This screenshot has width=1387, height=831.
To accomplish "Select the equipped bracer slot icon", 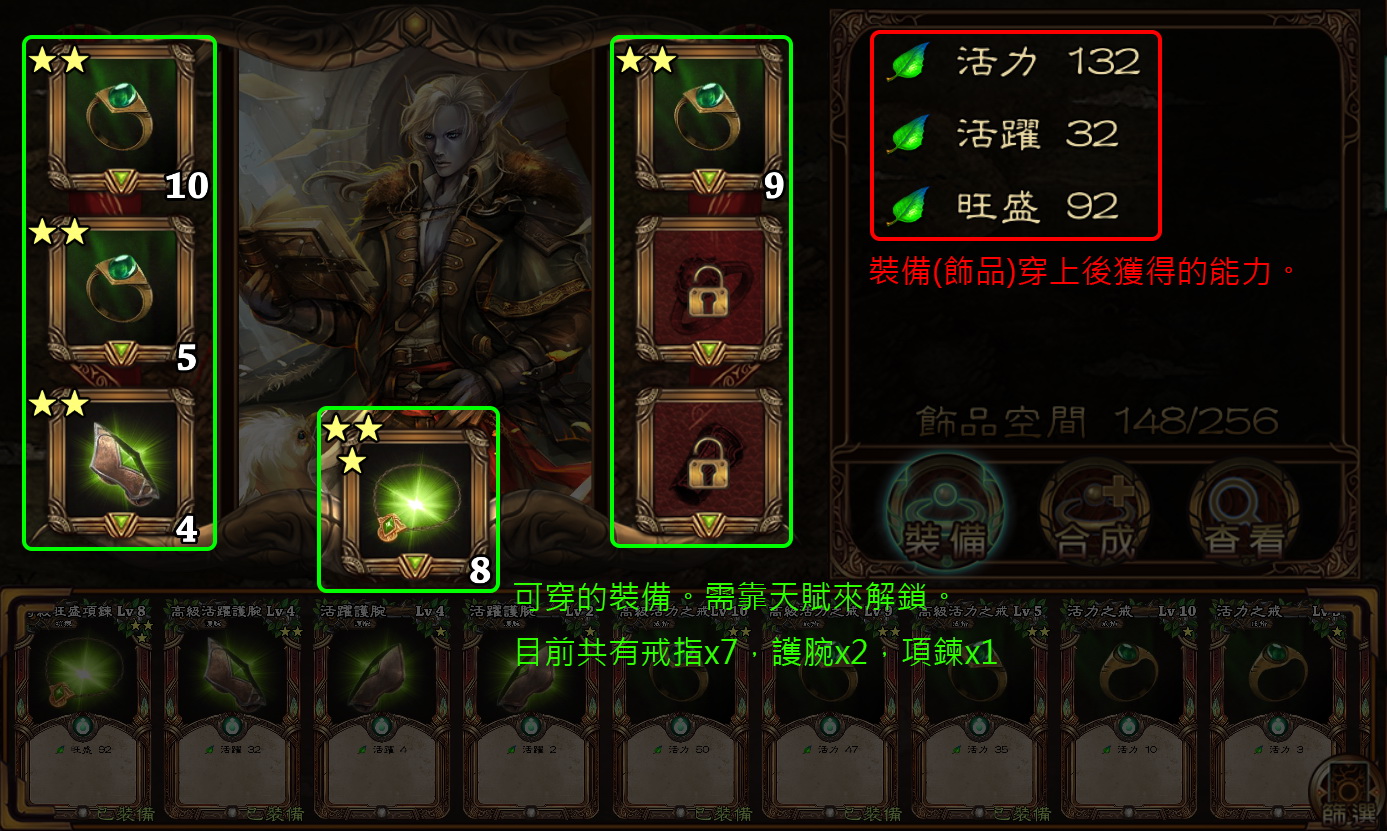I will coord(118,460).
